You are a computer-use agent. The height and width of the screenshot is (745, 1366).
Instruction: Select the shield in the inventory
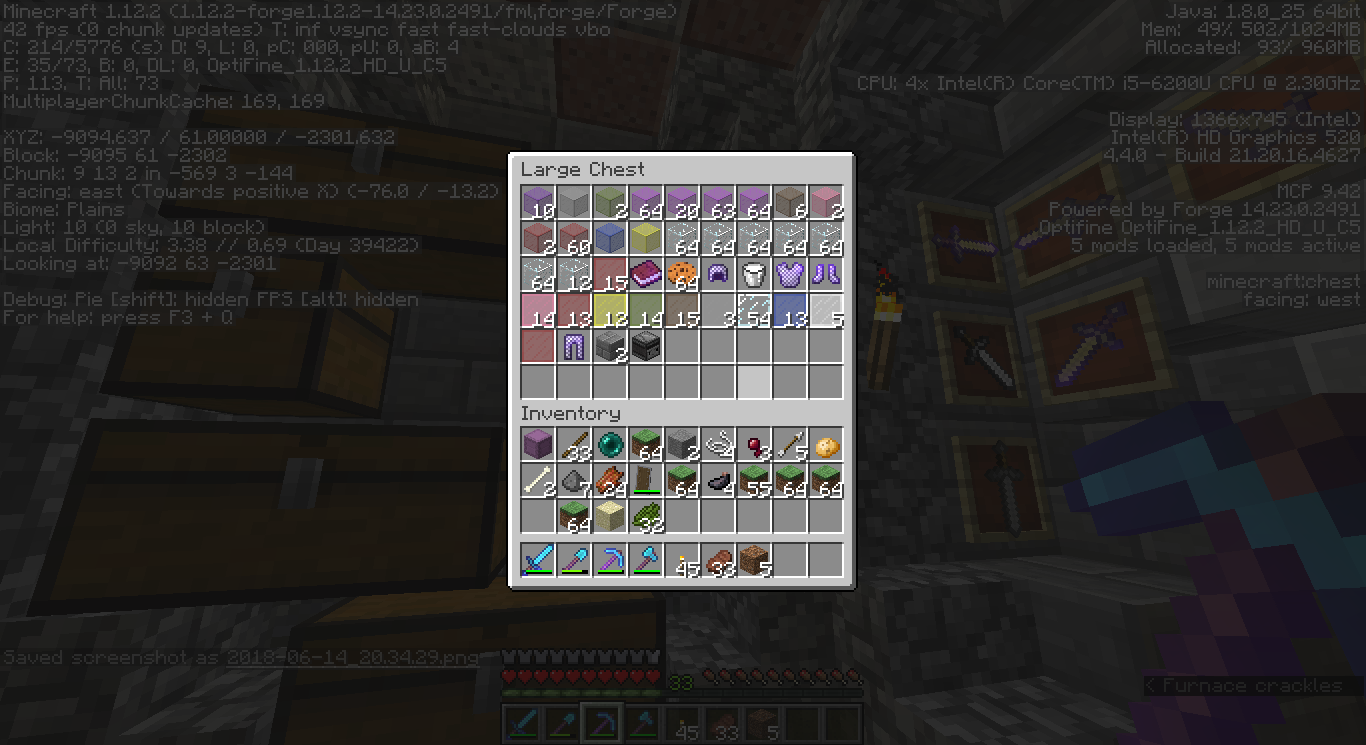click(x=646, y=480)
